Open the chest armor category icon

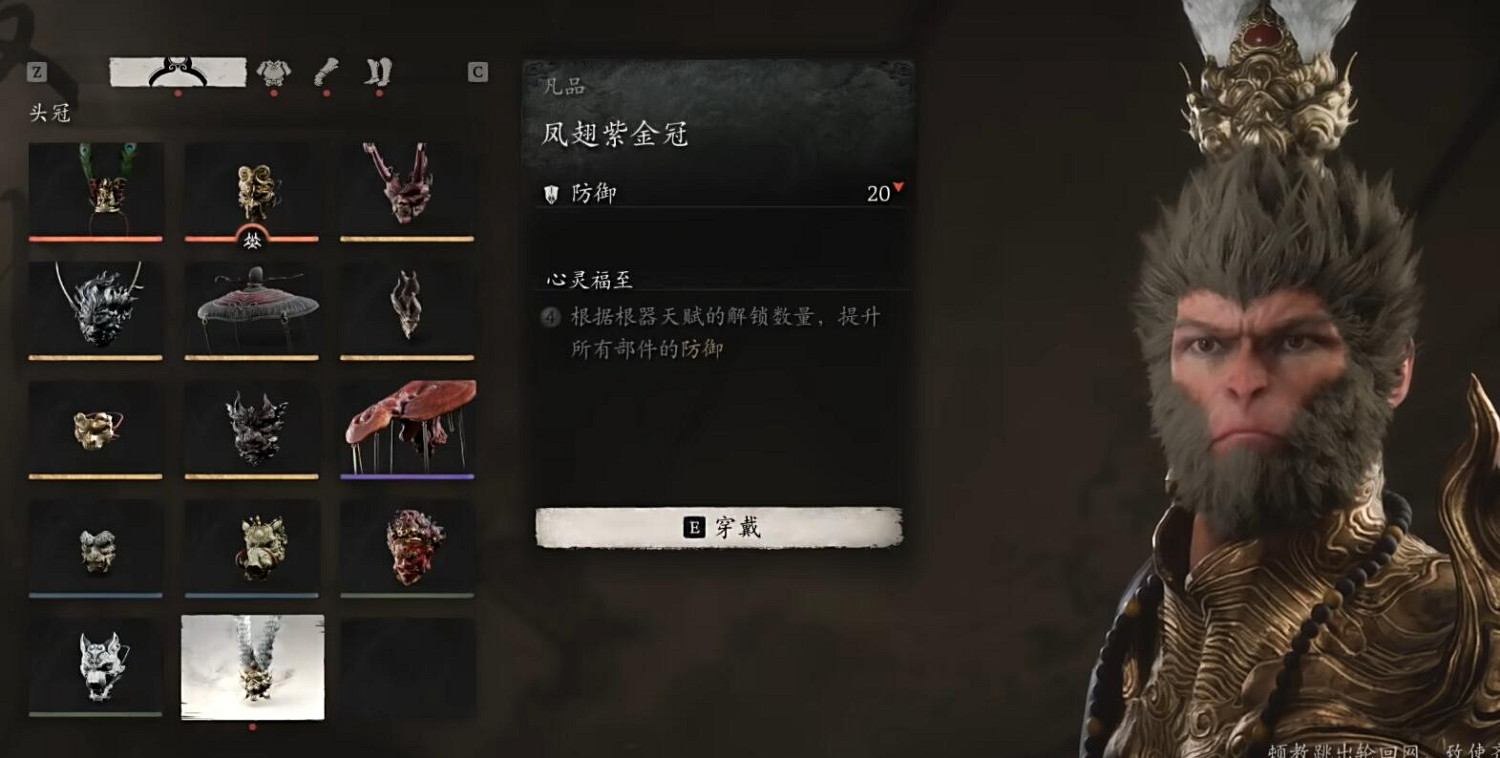pos(273,70)
